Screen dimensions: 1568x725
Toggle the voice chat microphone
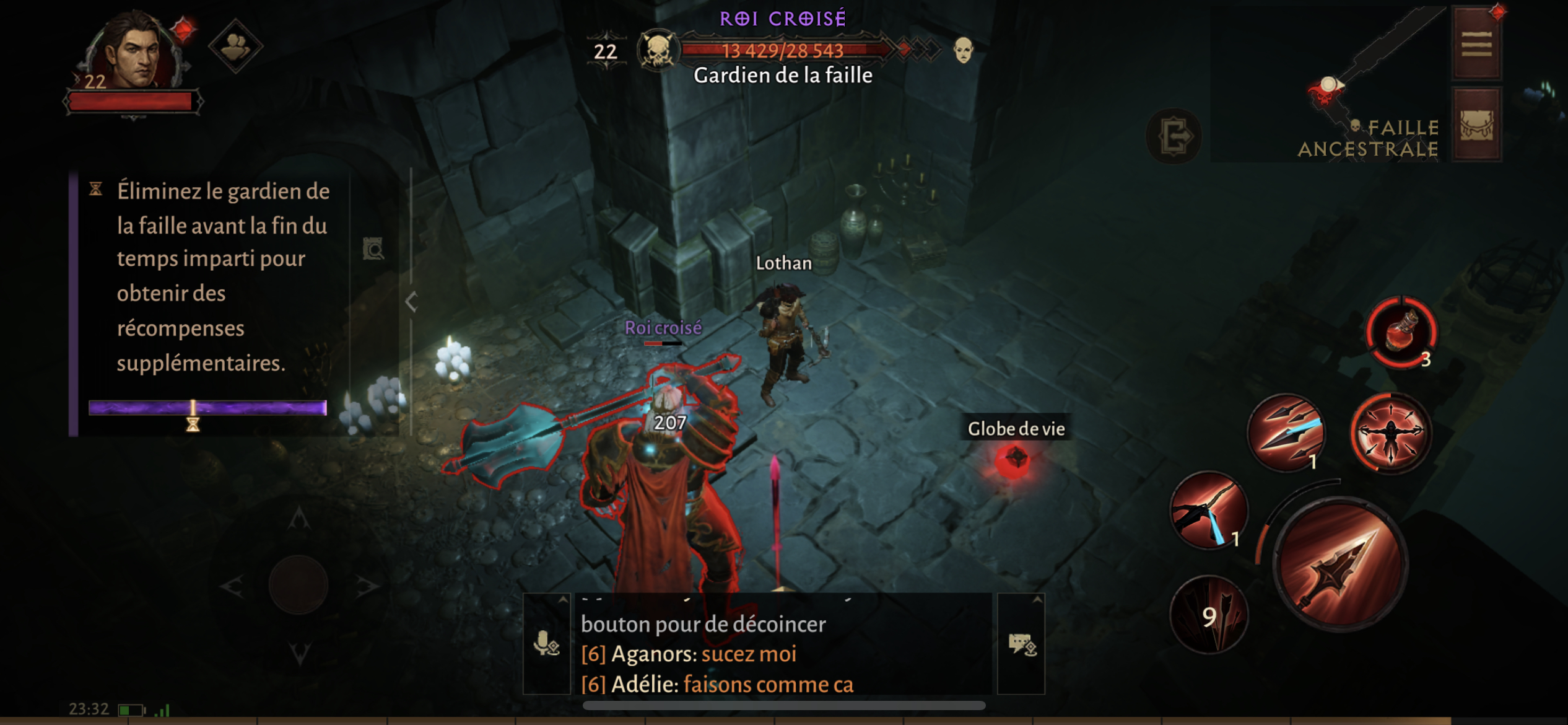pos(546,644)
